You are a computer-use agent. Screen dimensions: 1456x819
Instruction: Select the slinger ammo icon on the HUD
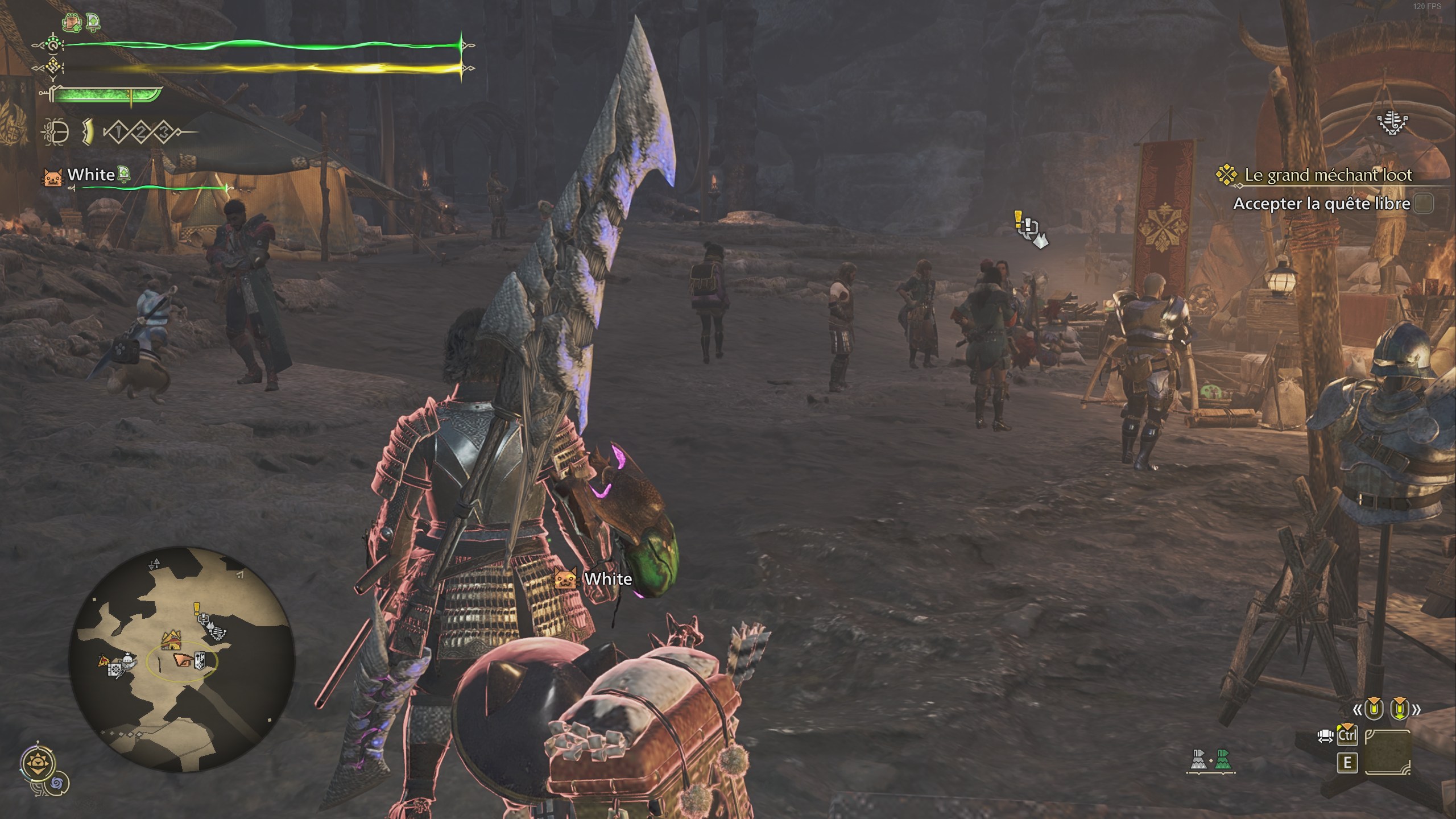click(55, 133)
